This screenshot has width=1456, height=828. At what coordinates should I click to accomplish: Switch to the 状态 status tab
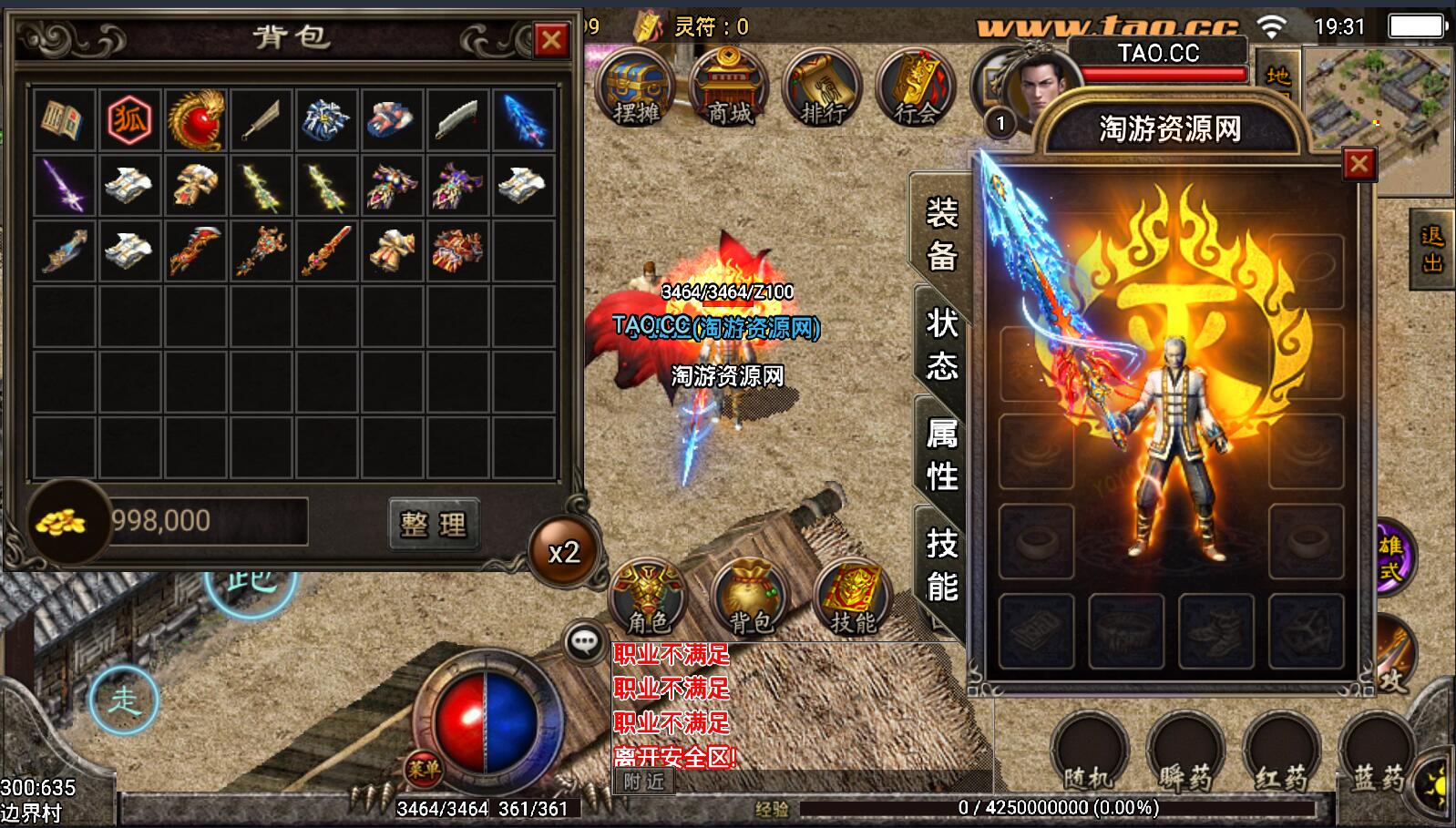(942, 344)
